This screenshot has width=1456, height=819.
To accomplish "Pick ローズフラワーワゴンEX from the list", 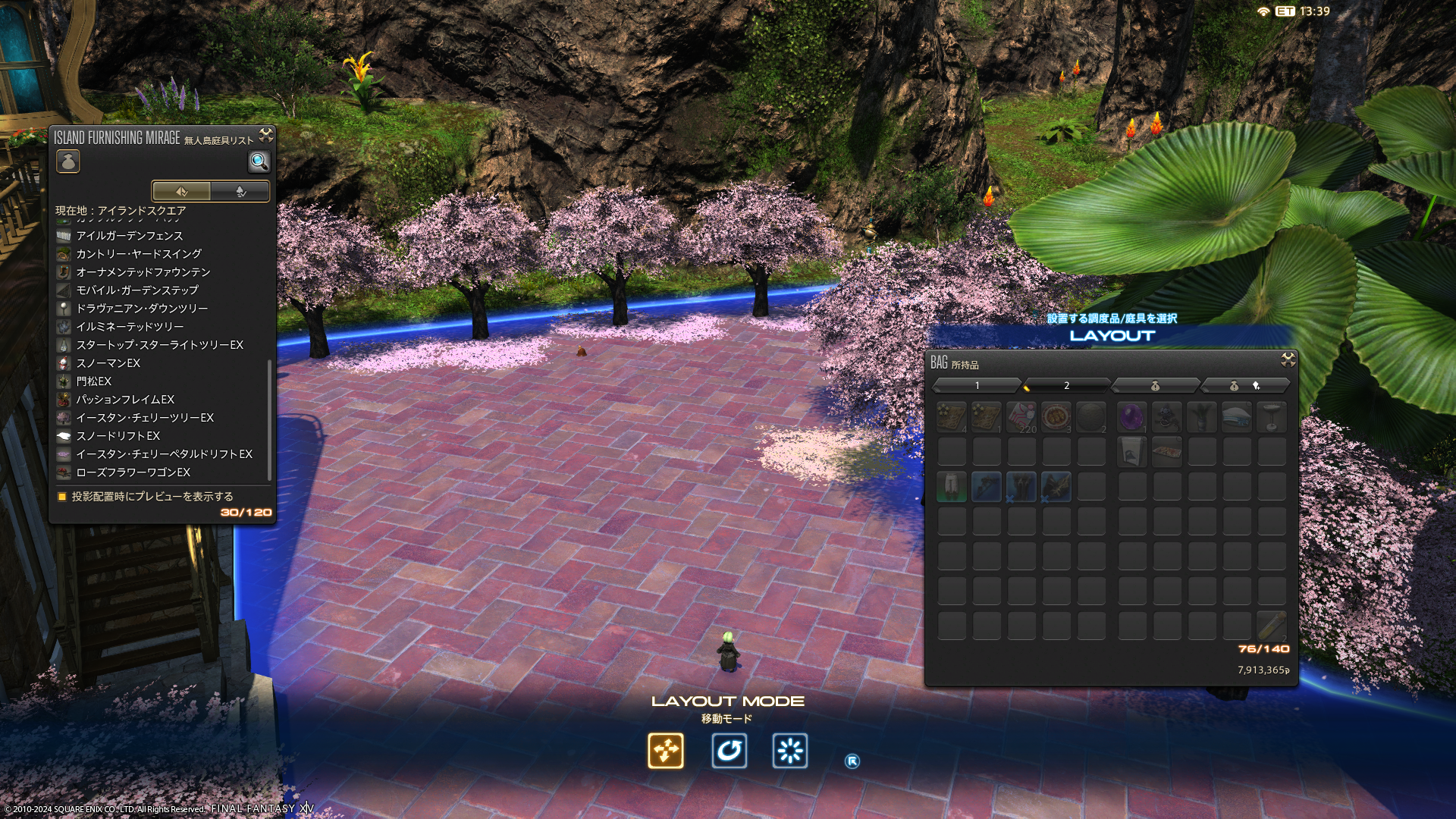I will 133,472.
